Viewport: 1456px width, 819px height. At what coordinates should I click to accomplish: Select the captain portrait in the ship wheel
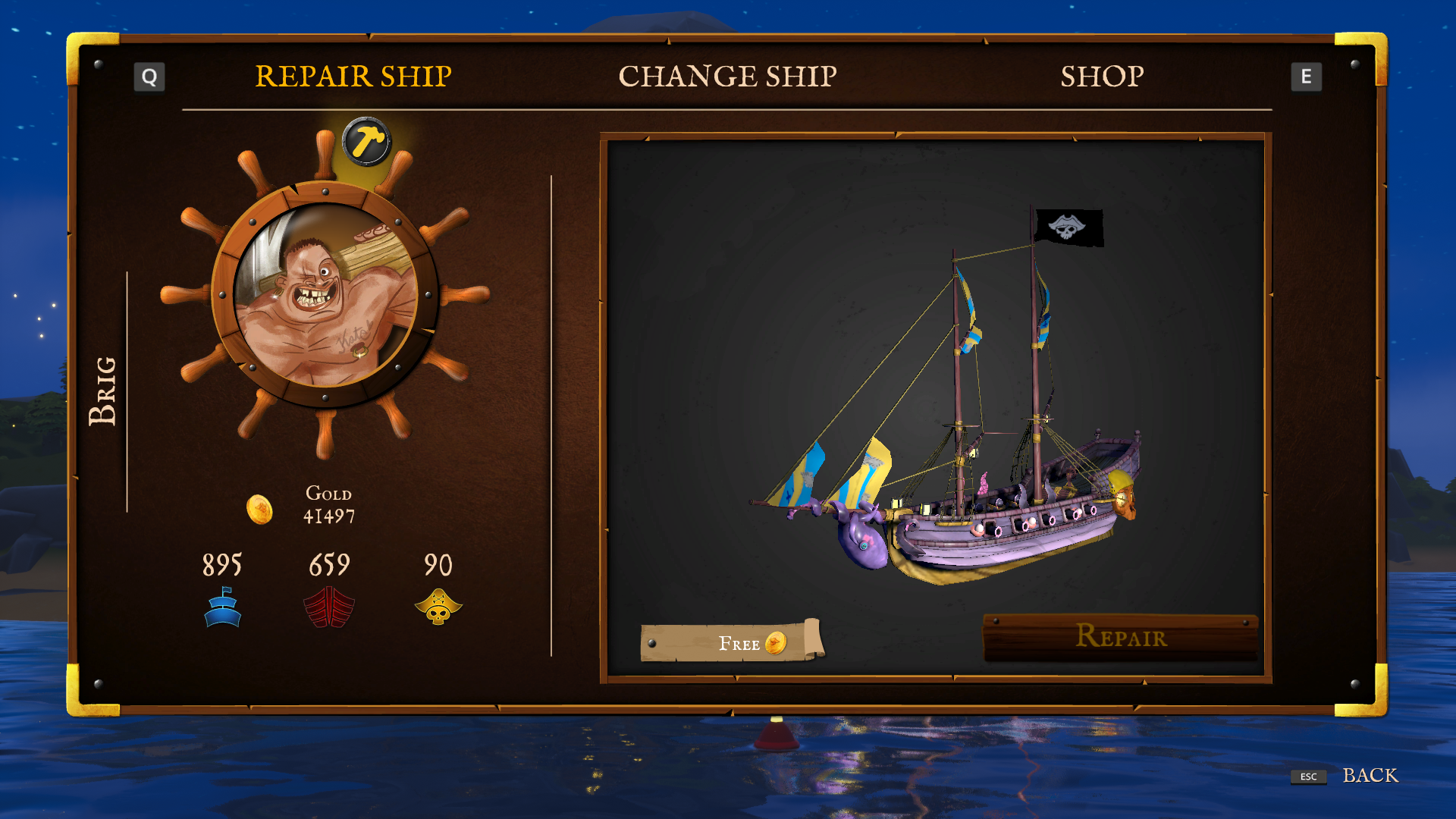[x=326, y=300]
